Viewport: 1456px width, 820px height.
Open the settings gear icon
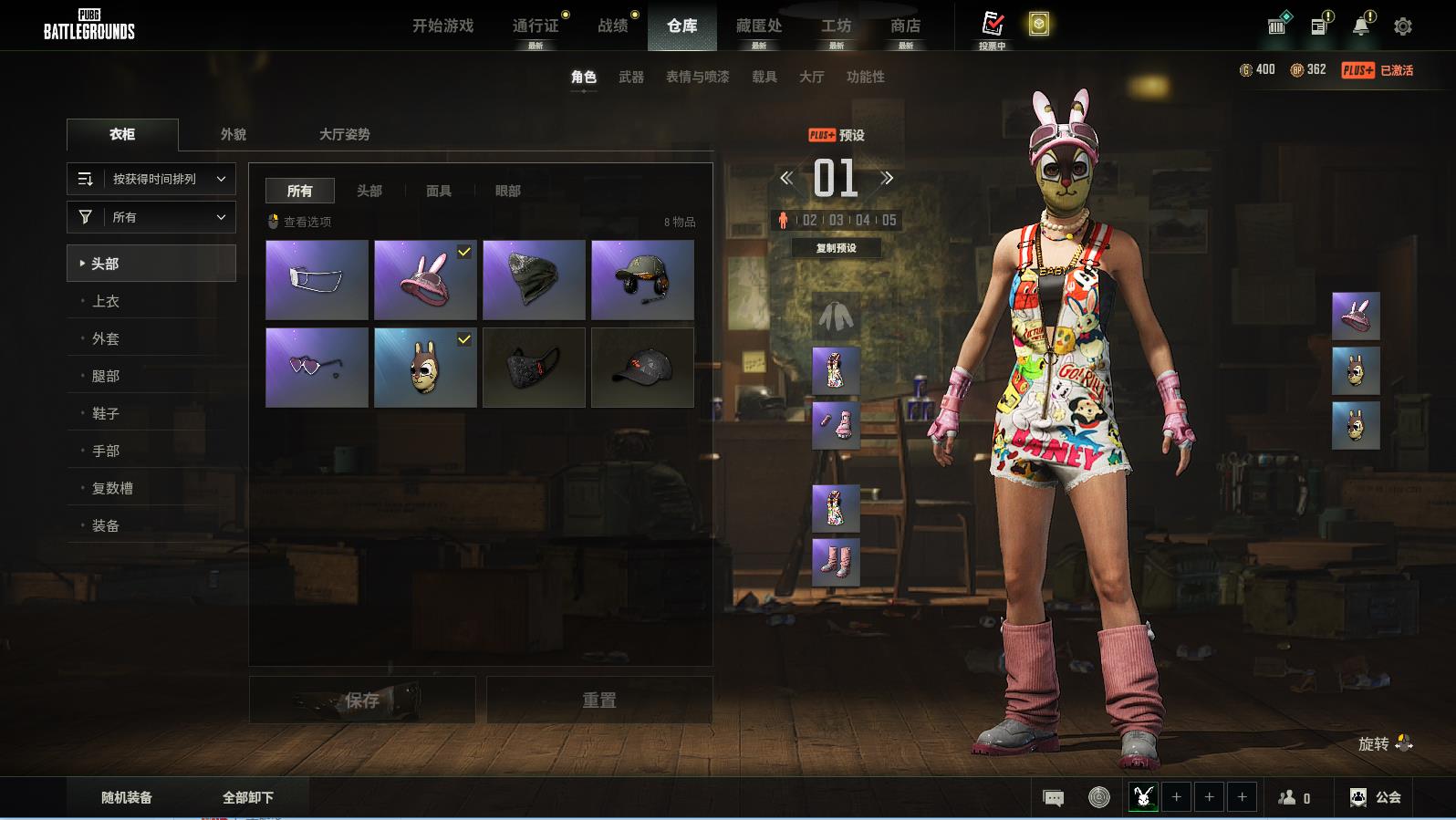tap(1402, 26)
